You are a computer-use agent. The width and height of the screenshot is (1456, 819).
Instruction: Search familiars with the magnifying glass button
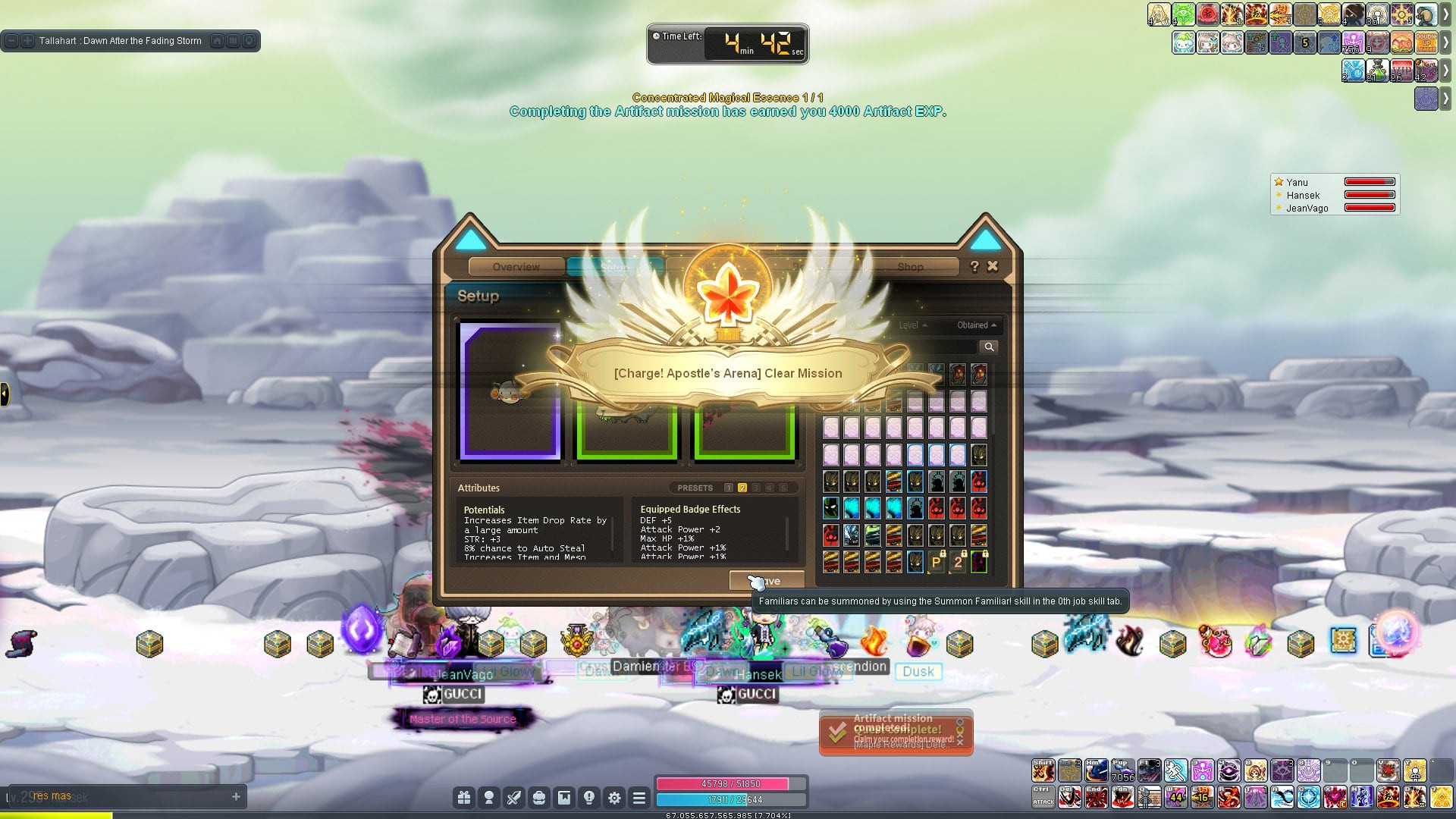[989, 347]
